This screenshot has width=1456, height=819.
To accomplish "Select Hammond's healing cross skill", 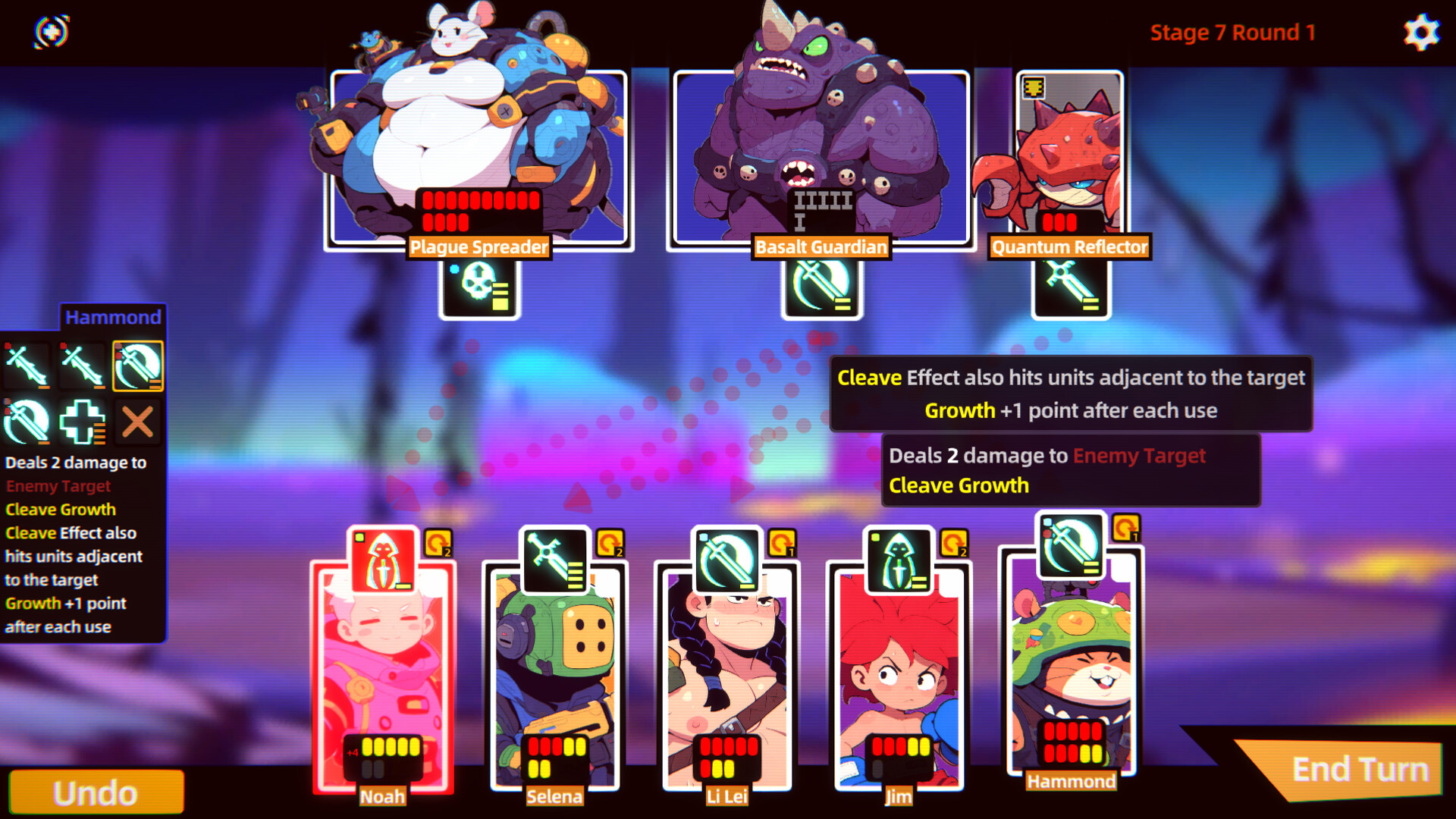I will click(x=82, y=422).
